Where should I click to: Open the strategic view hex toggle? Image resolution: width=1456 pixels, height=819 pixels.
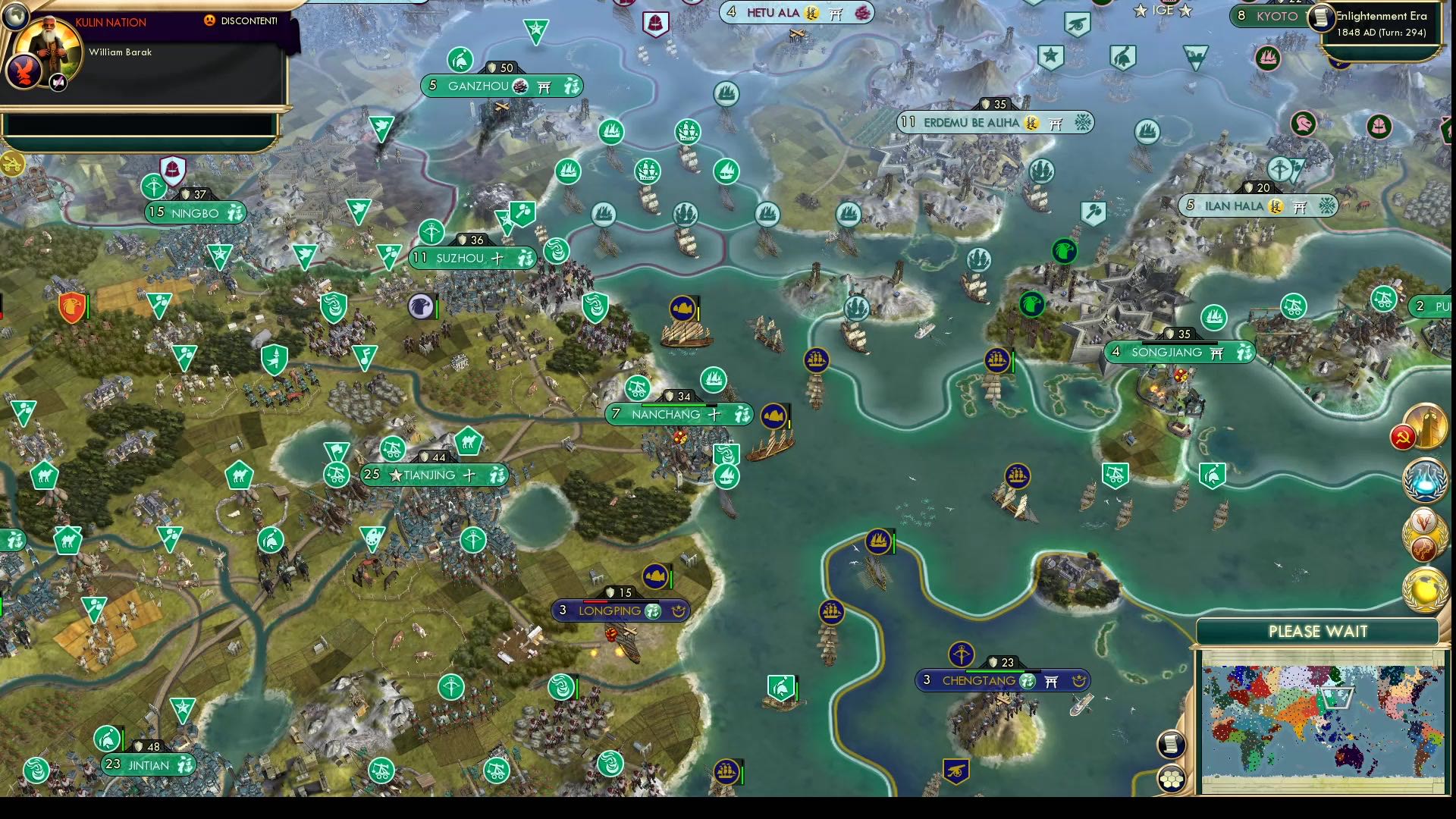(x=1172, y=779)
